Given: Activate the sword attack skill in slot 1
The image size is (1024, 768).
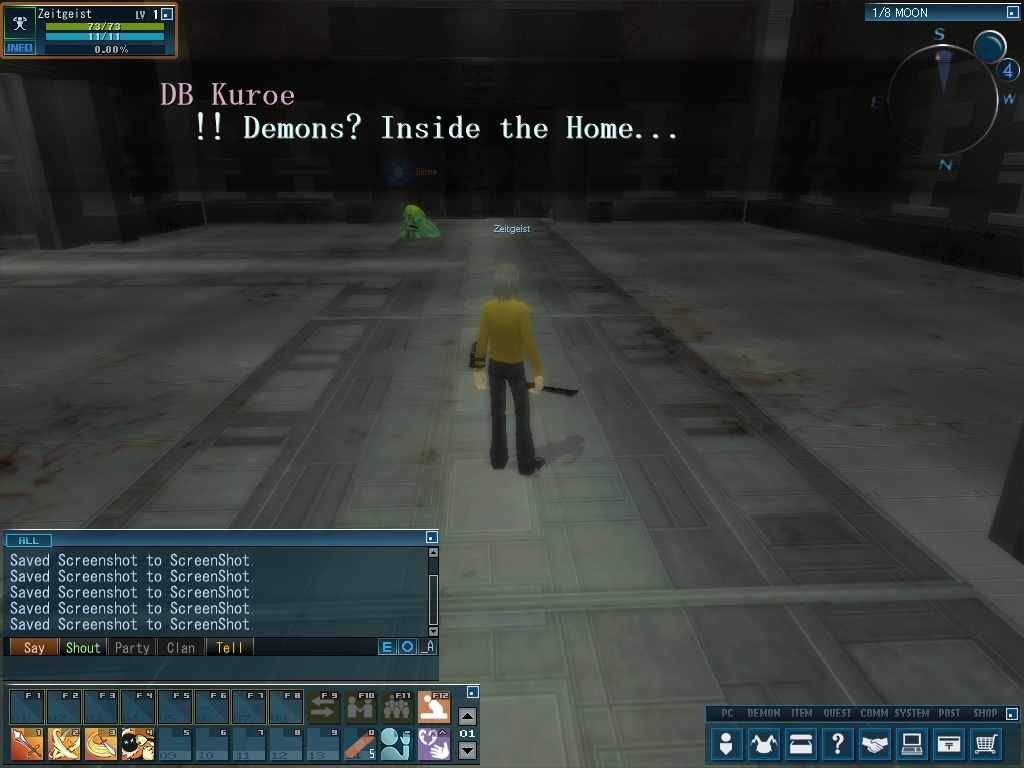Looking at the screenshot, I should (x=26, y=745).
